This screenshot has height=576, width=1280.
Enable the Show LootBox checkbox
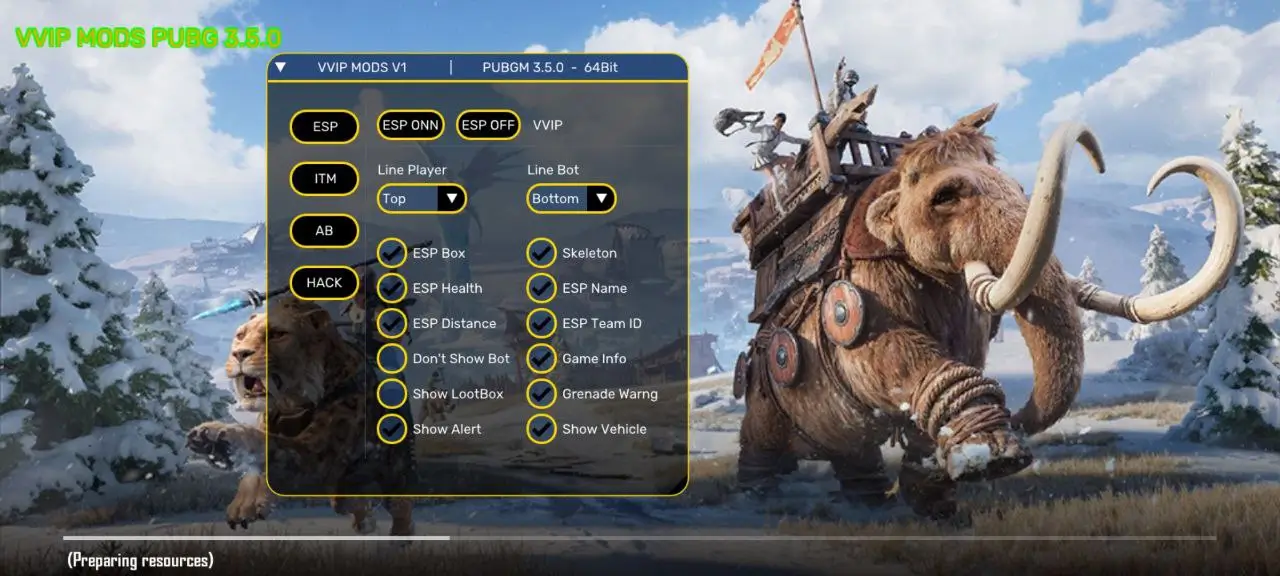[x=392, y=394]
